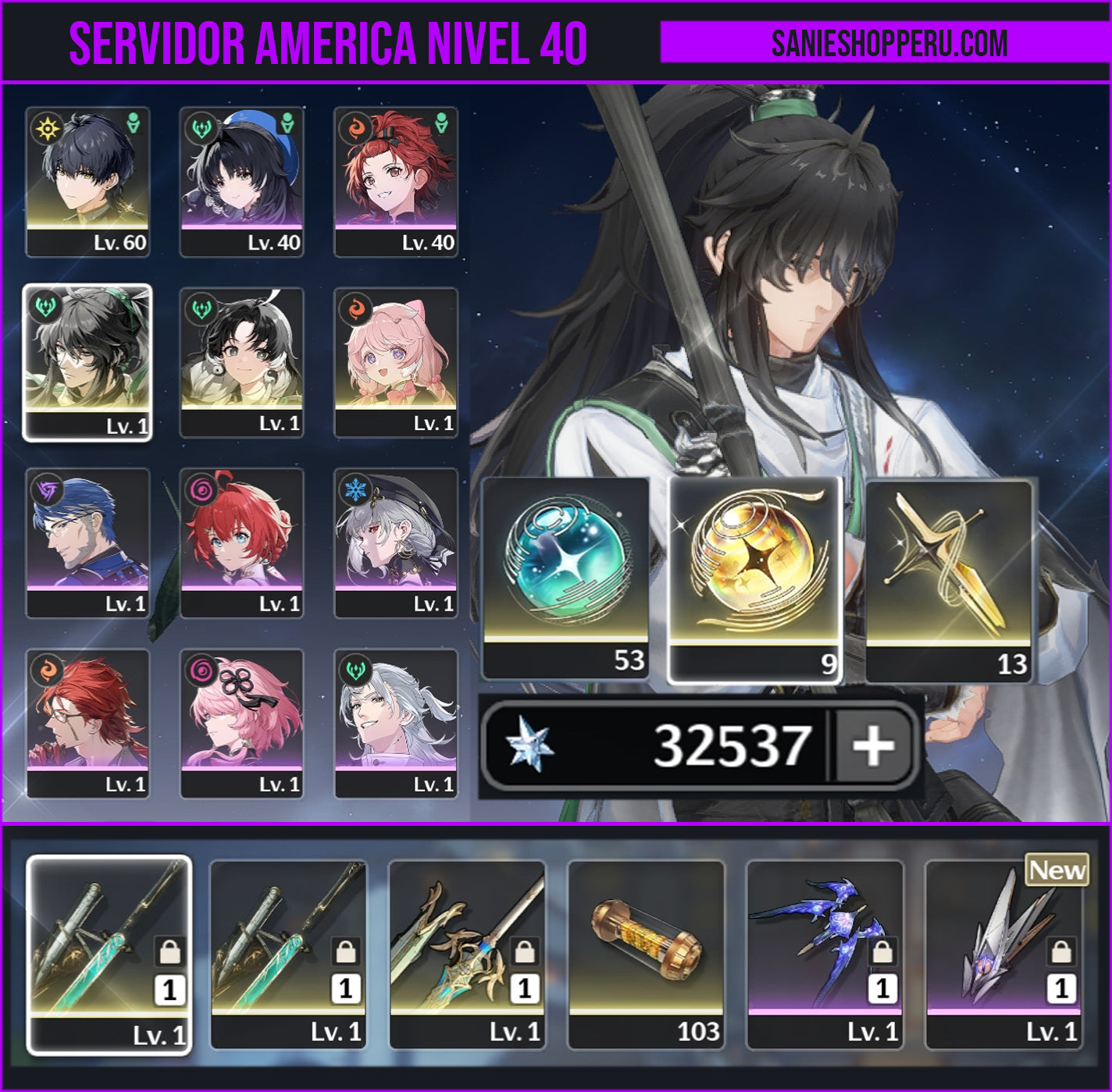Select the golden orb item showing 9
The image size is (1112, 1092).
(754, 579)
